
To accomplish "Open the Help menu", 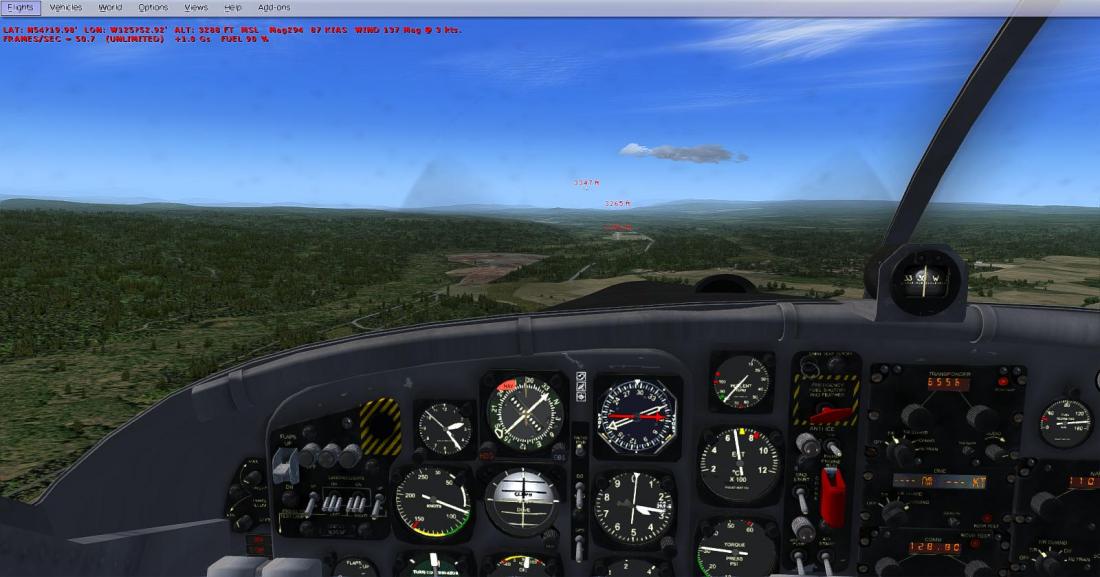I will click(x=233, y=7).
